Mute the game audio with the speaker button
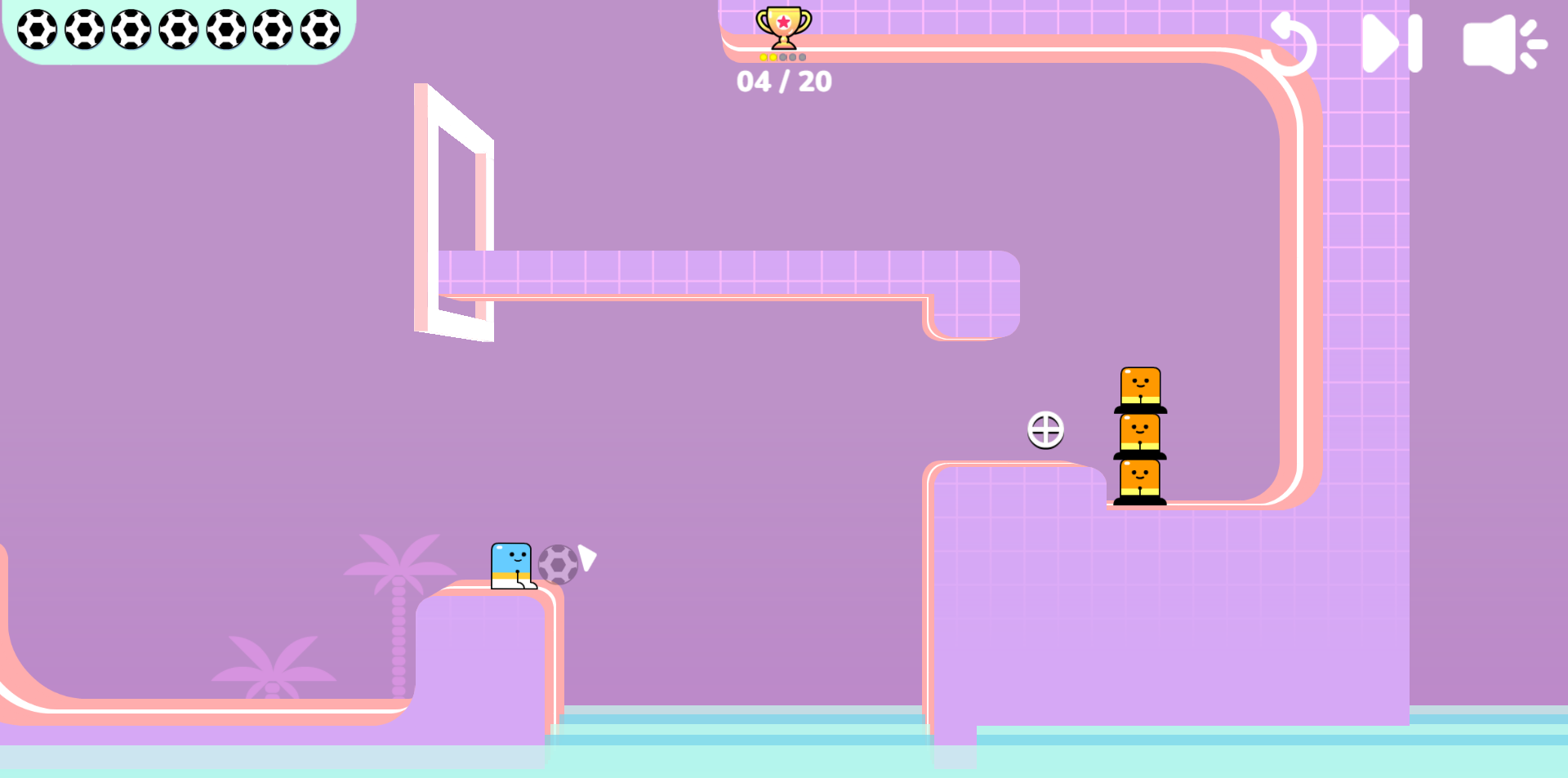This screenshot has width=1568, height=778. pos(1507,43)
